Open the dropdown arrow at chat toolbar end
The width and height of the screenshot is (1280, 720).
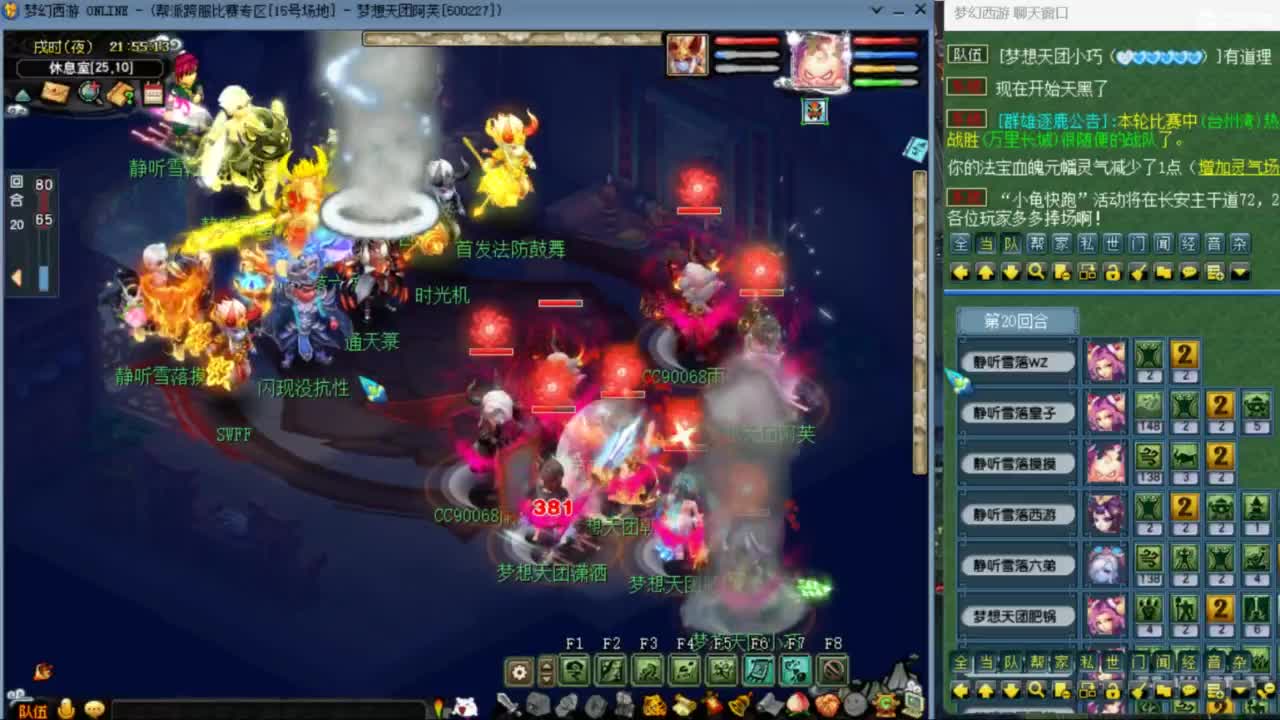coord(1240,271)
